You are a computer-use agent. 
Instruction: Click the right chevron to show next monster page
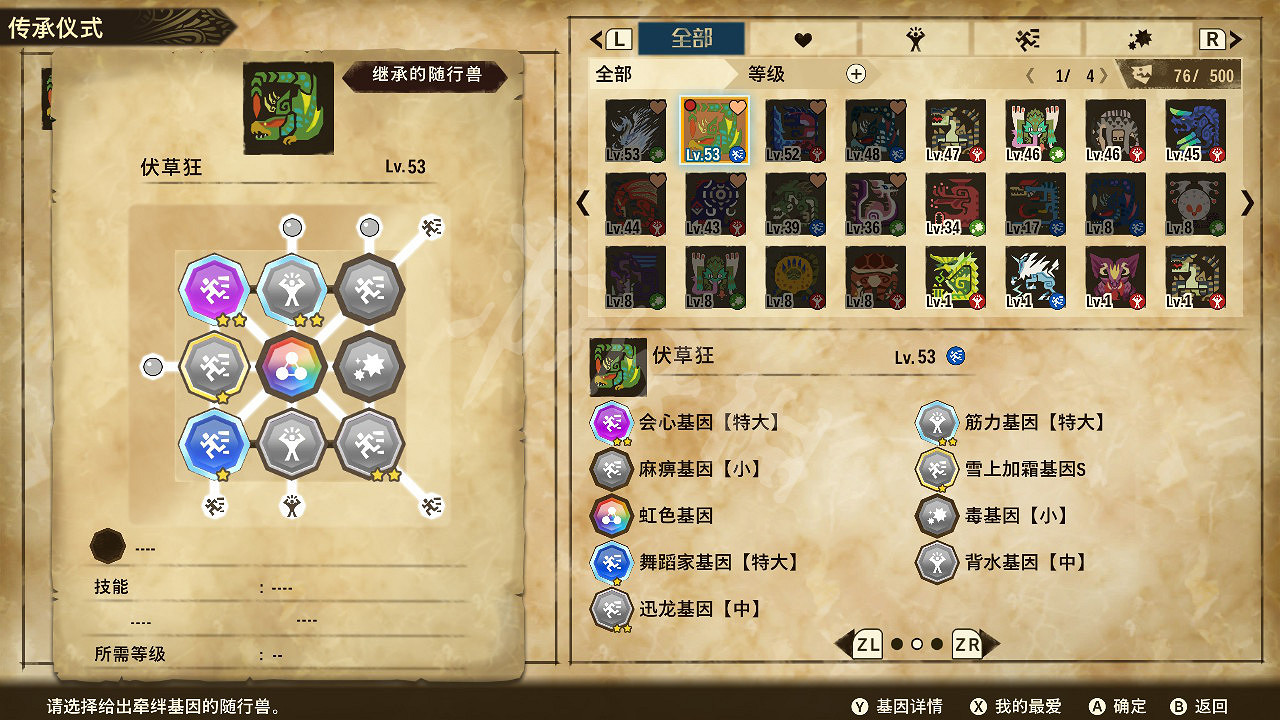pos(1245,203)
